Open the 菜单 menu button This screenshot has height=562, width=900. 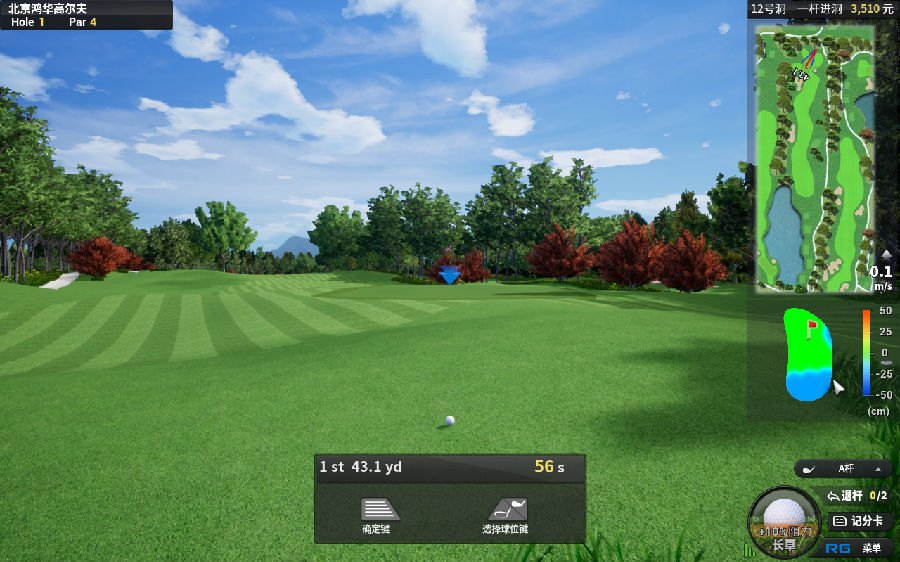857,547
